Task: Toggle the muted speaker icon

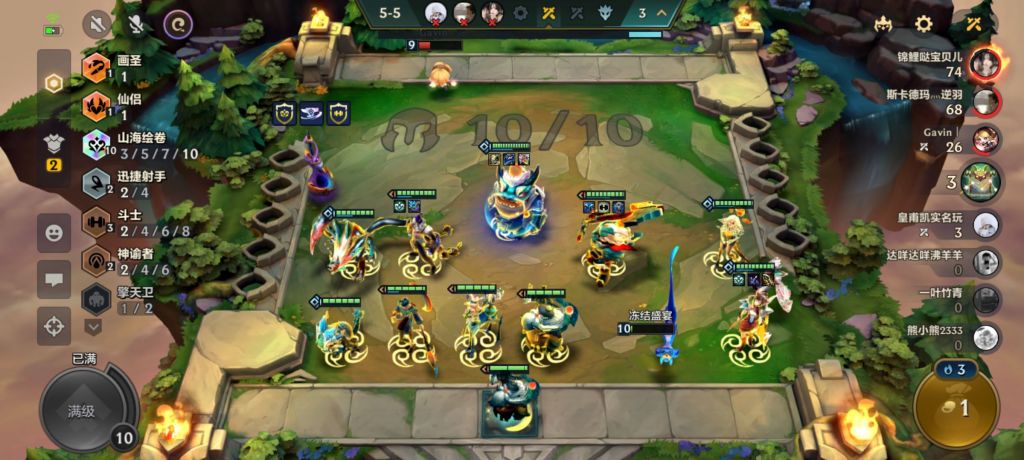Action: pyautogui.click(x=97, y=23)
